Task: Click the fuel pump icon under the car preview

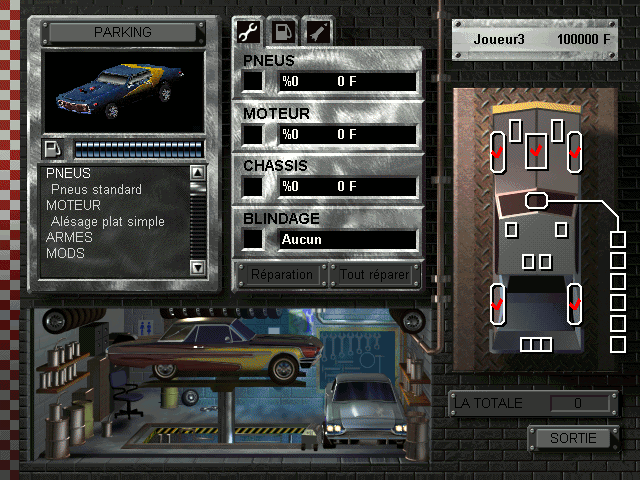Action: point(53,150)
